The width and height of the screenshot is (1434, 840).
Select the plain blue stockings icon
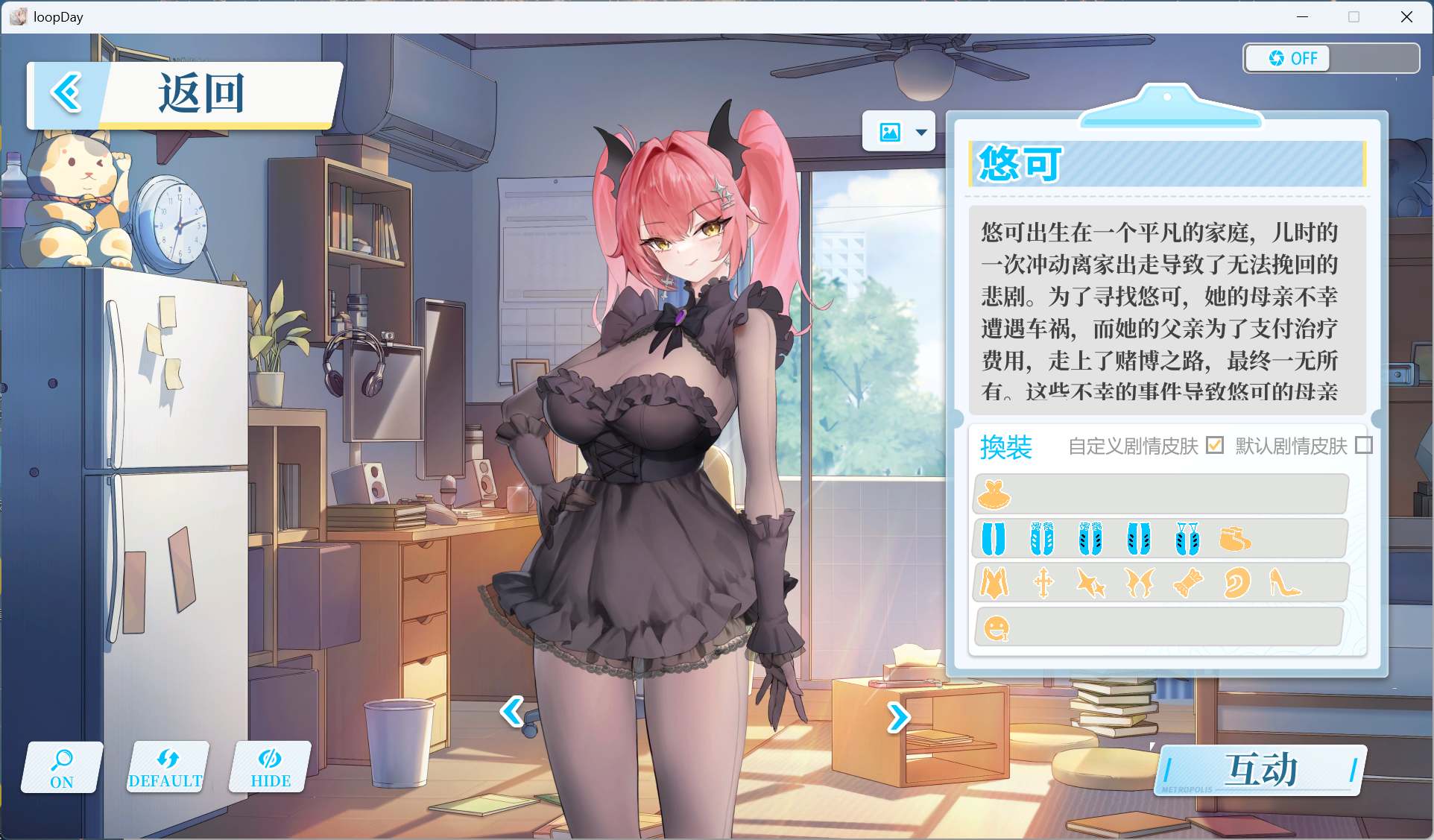(x=992, y=538)
